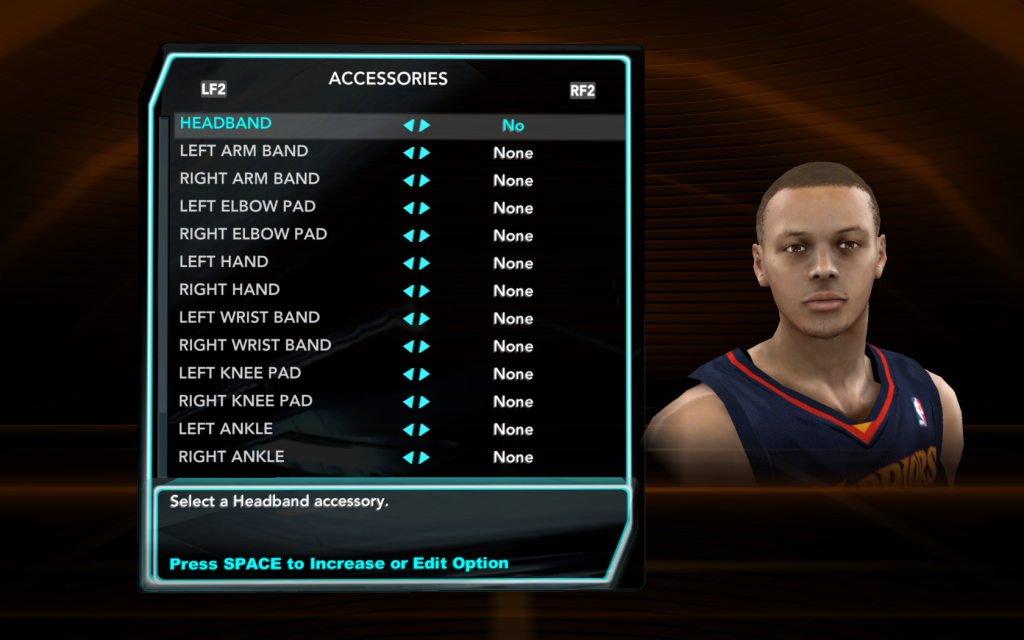
Task: Highlight the Left Wrist Band row
Action: click(x=250, y=318)
